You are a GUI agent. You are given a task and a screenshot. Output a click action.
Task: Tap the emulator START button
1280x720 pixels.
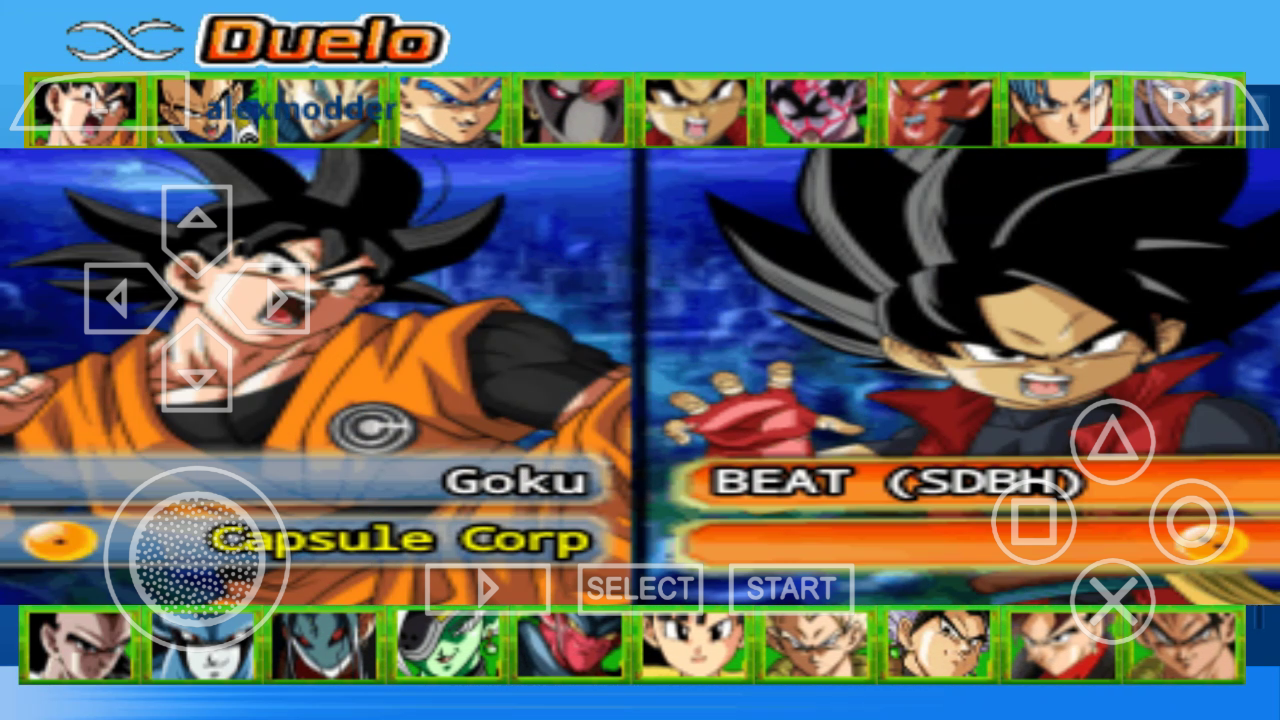click(x=791, y=589)
